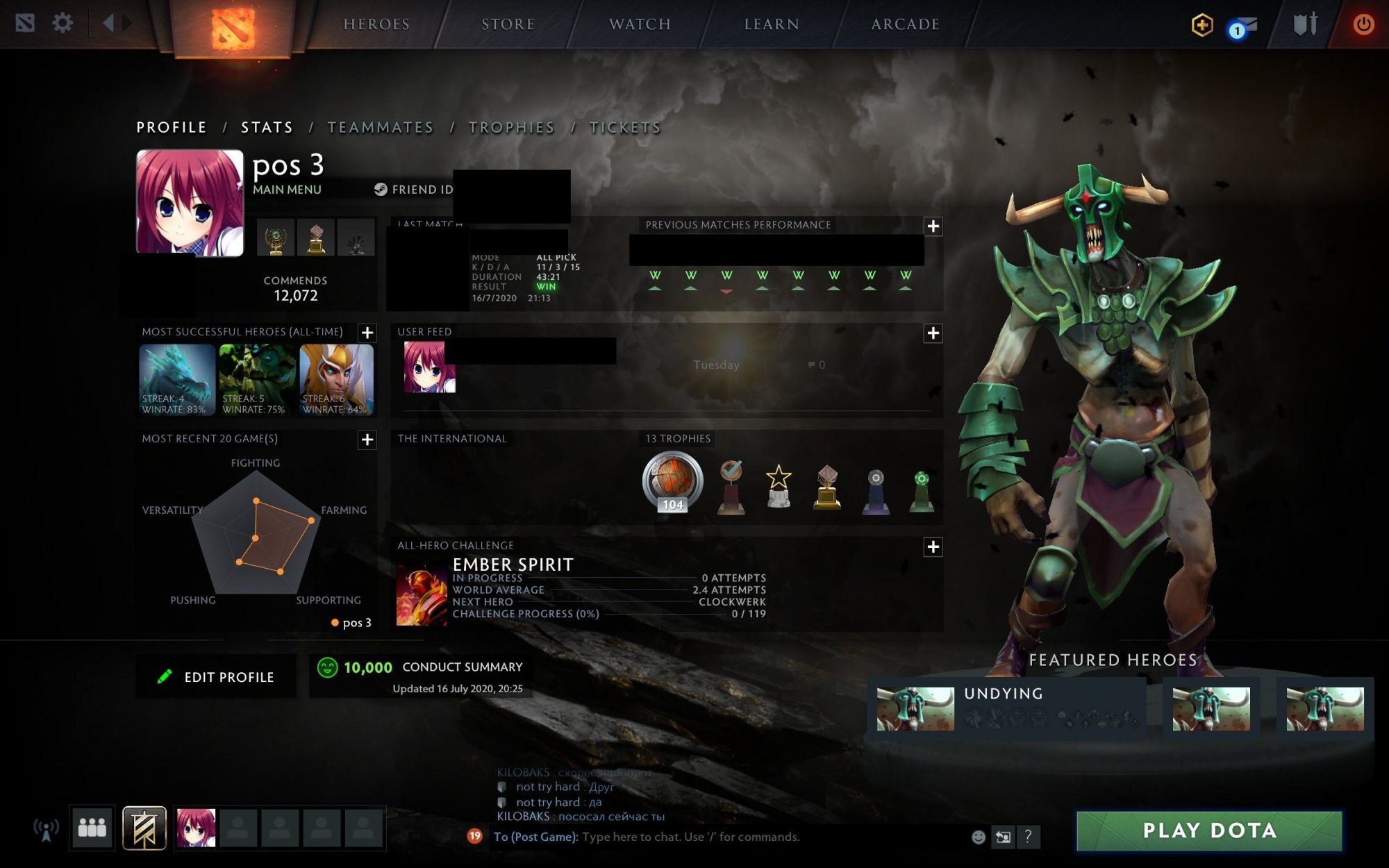Open the Learn section
Viewport: 1389px width, 868px height.
tap(772, 24)
